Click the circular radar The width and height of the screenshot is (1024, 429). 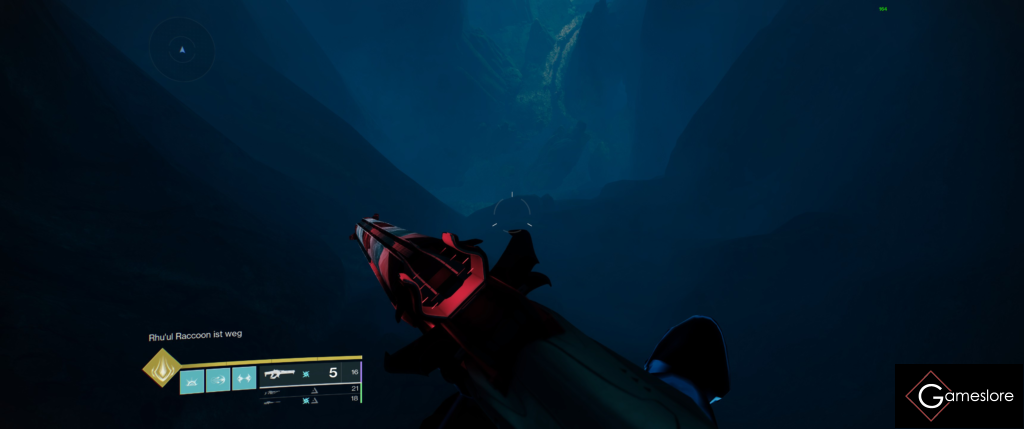(182, 48)
